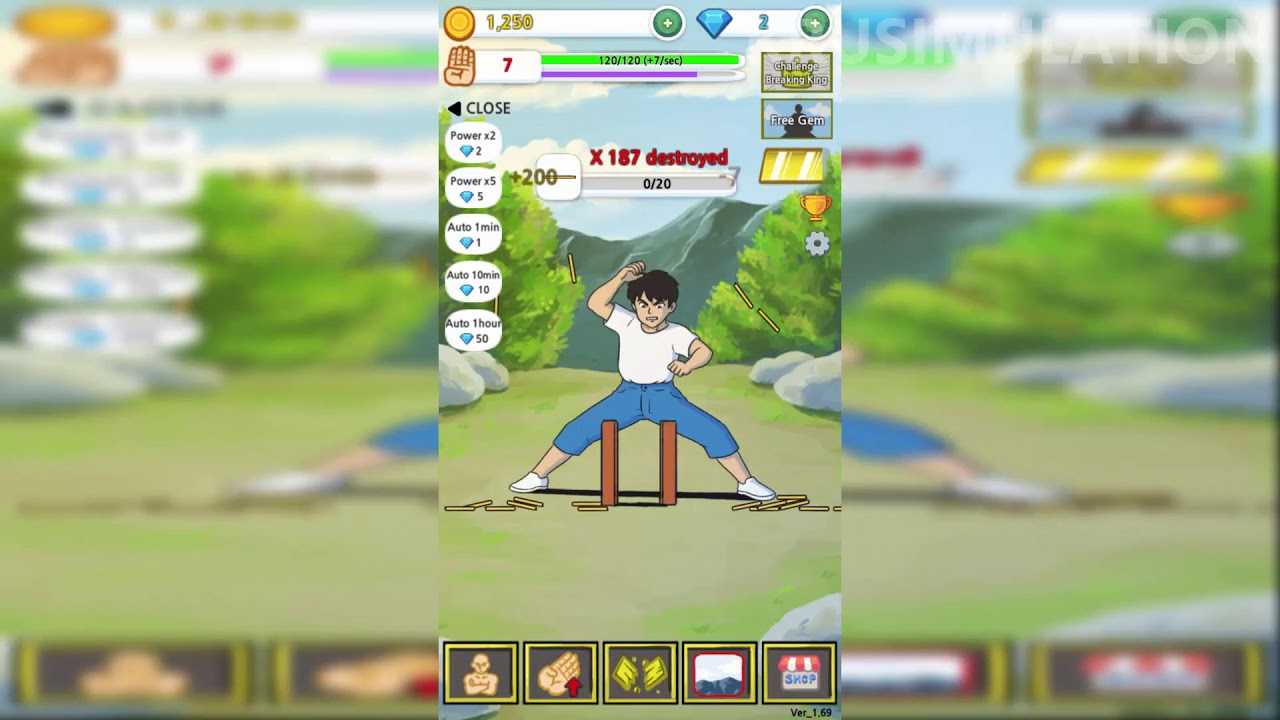Activate the Auto 1hour boost
Screen dimensions: 1280x720
[473, 330]
